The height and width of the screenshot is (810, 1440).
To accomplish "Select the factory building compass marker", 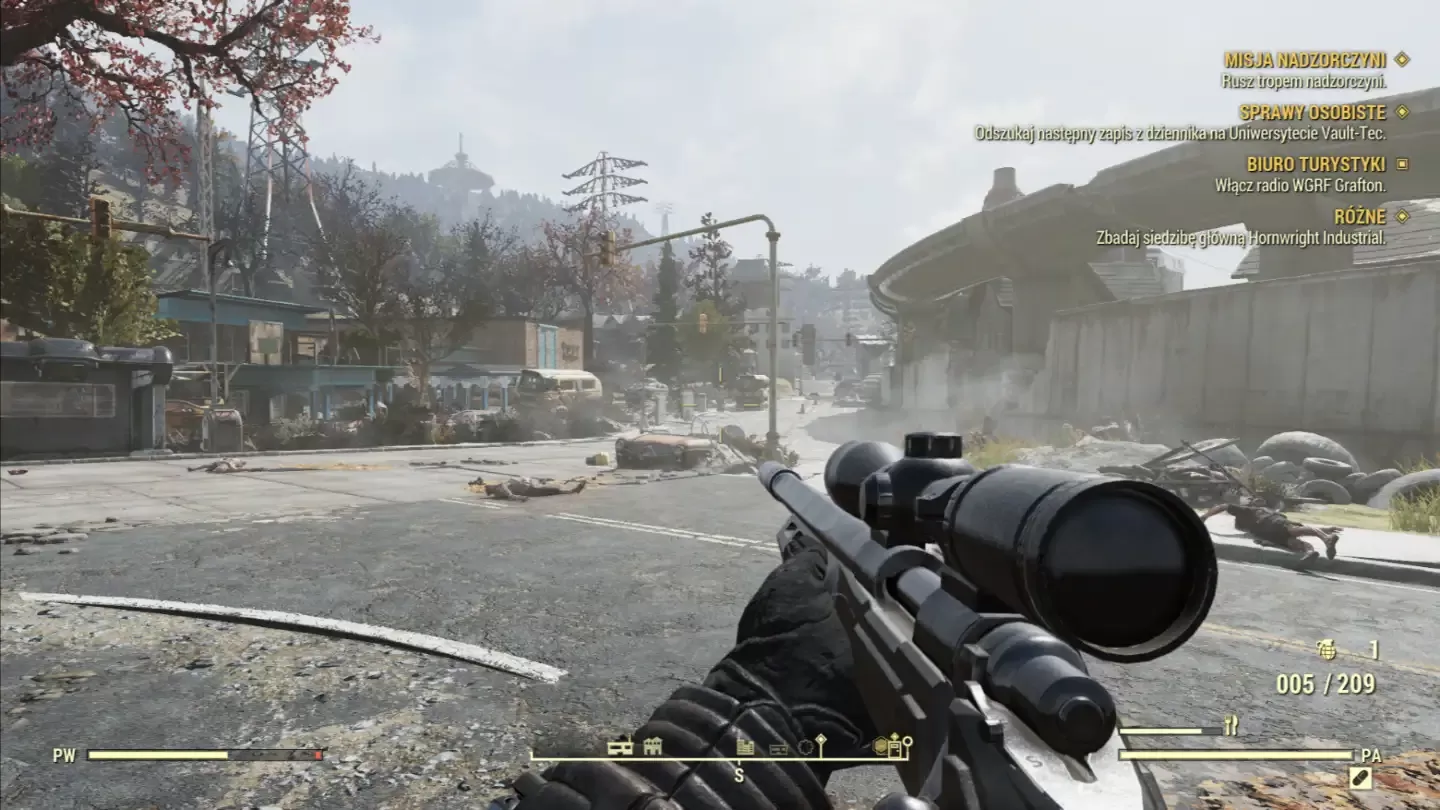I will tap(744, 746).
